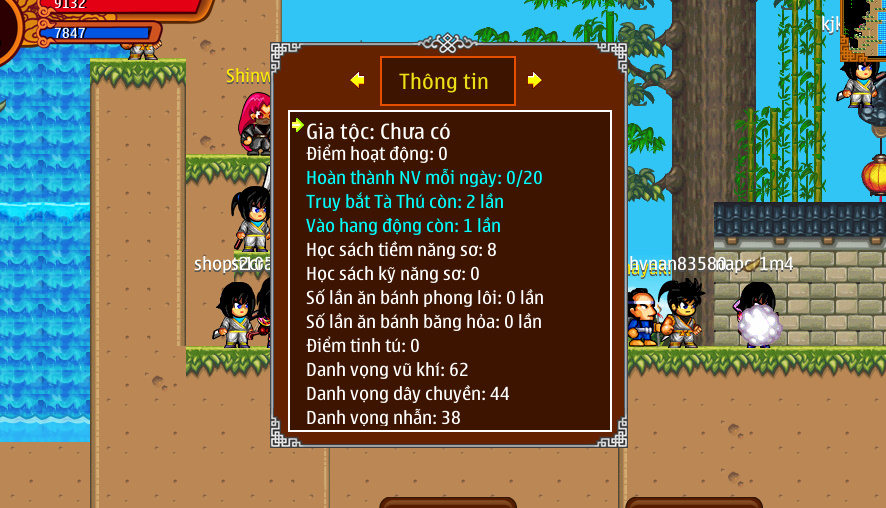Screen dimensions: 886x508
Task: Choose the Điểm hoạt động row
Action: (376, 154)
